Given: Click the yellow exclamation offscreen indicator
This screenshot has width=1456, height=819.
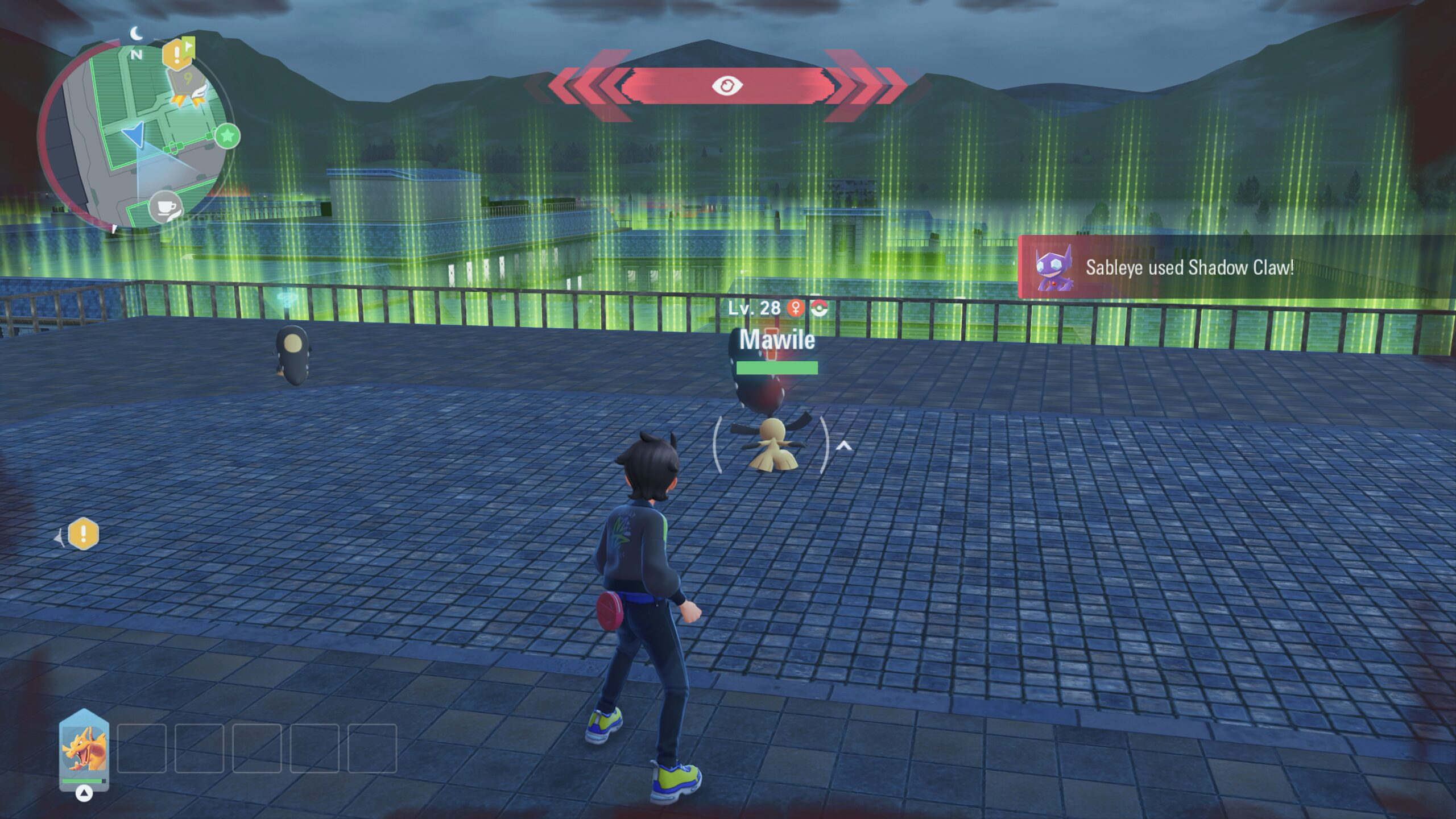Looking at the screenshot, I should click(x=83, y=534).
